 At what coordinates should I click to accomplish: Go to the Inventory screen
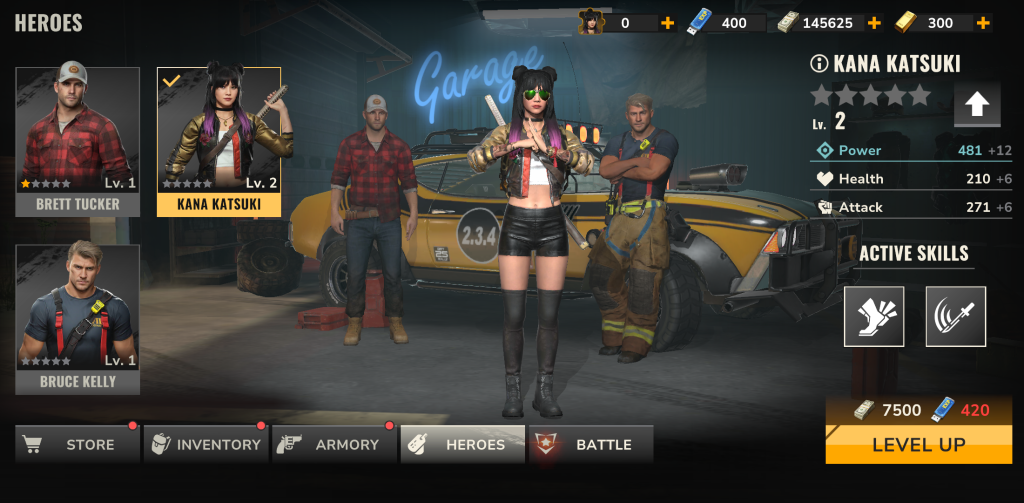[206, 444]
